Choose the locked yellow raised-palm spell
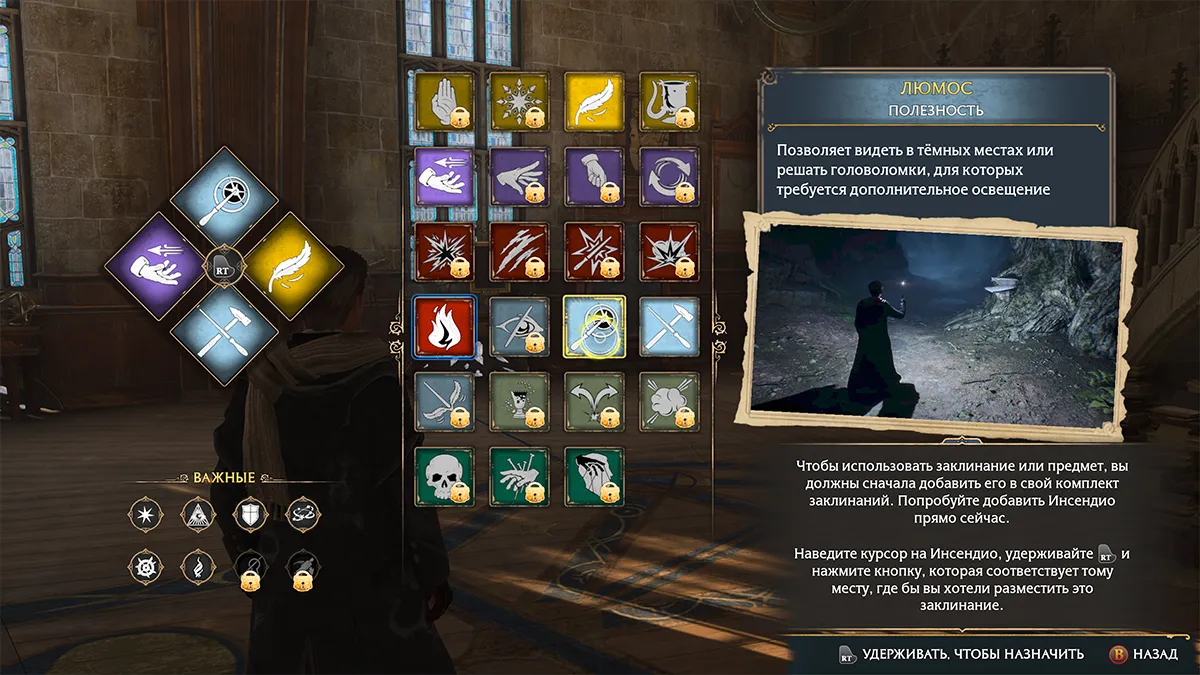Viewport: 1200px width, 675px height. coord(443,101)
